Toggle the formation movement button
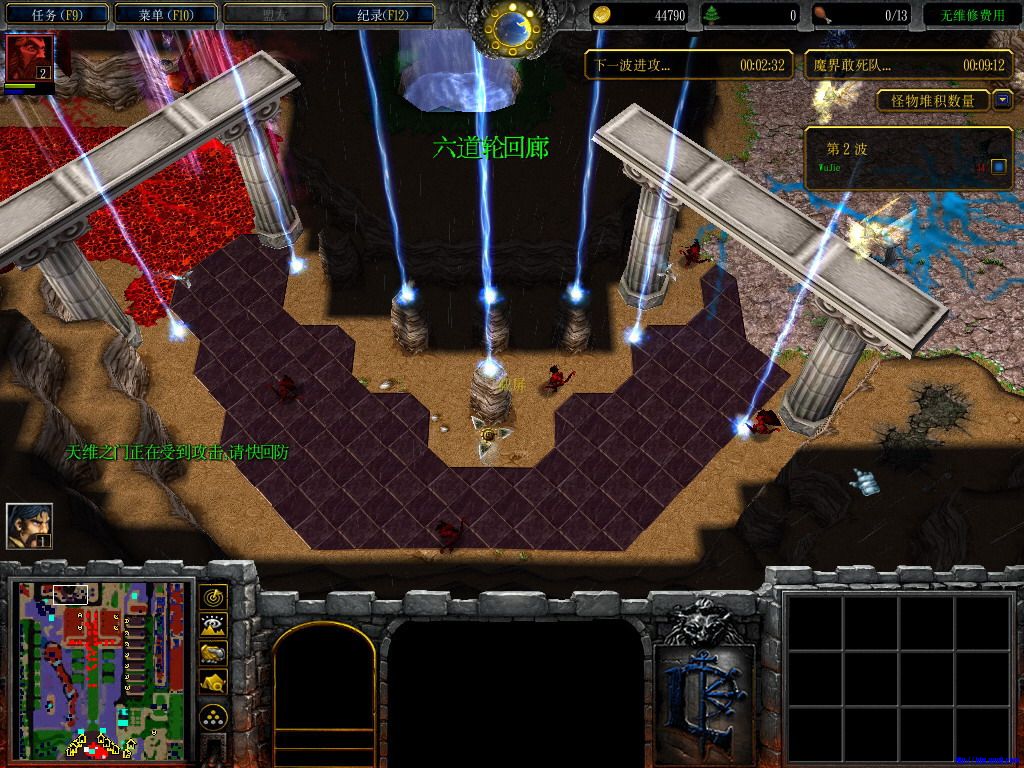 (213, 717)
